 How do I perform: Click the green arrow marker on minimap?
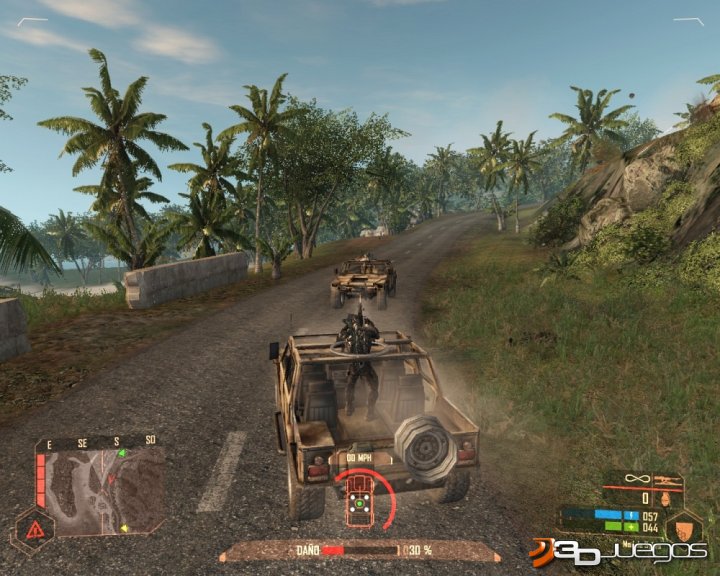pyautogui.click(x=121, y=453)
